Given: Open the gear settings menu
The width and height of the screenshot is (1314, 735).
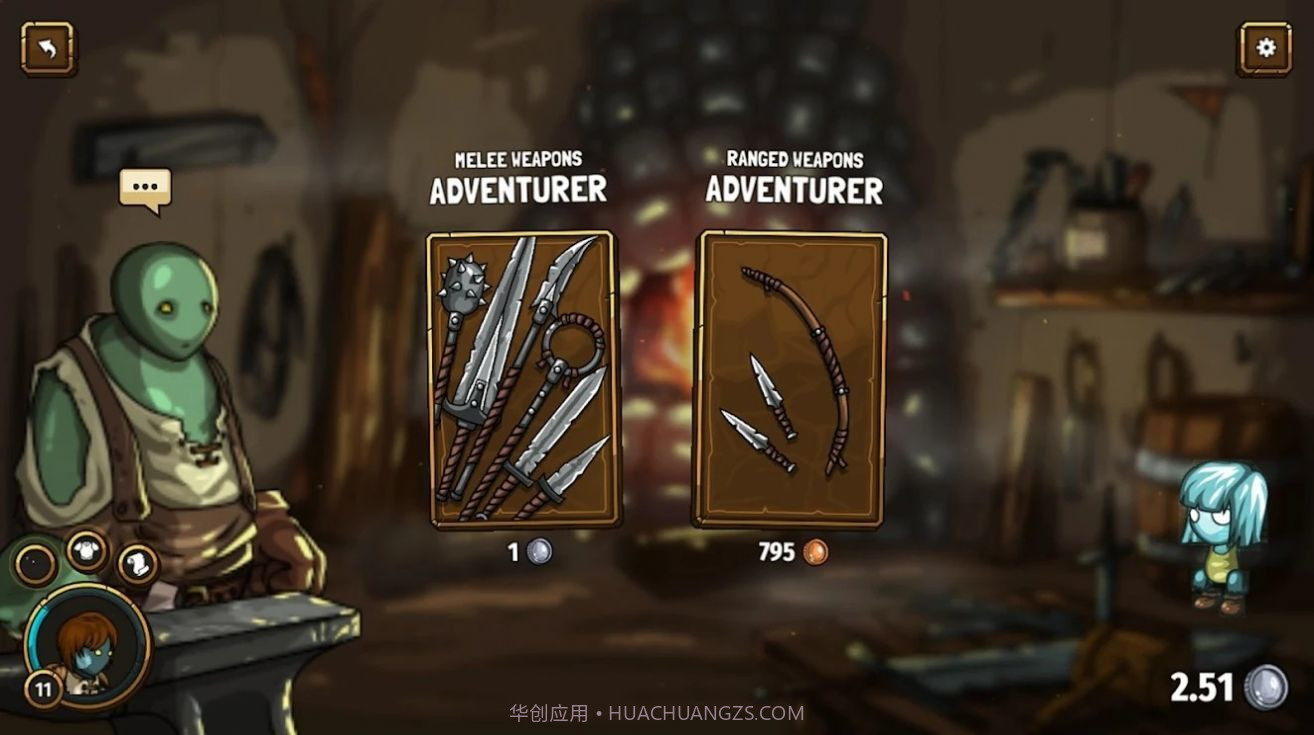Looking at the screenshot, I should click(1265, 48).
